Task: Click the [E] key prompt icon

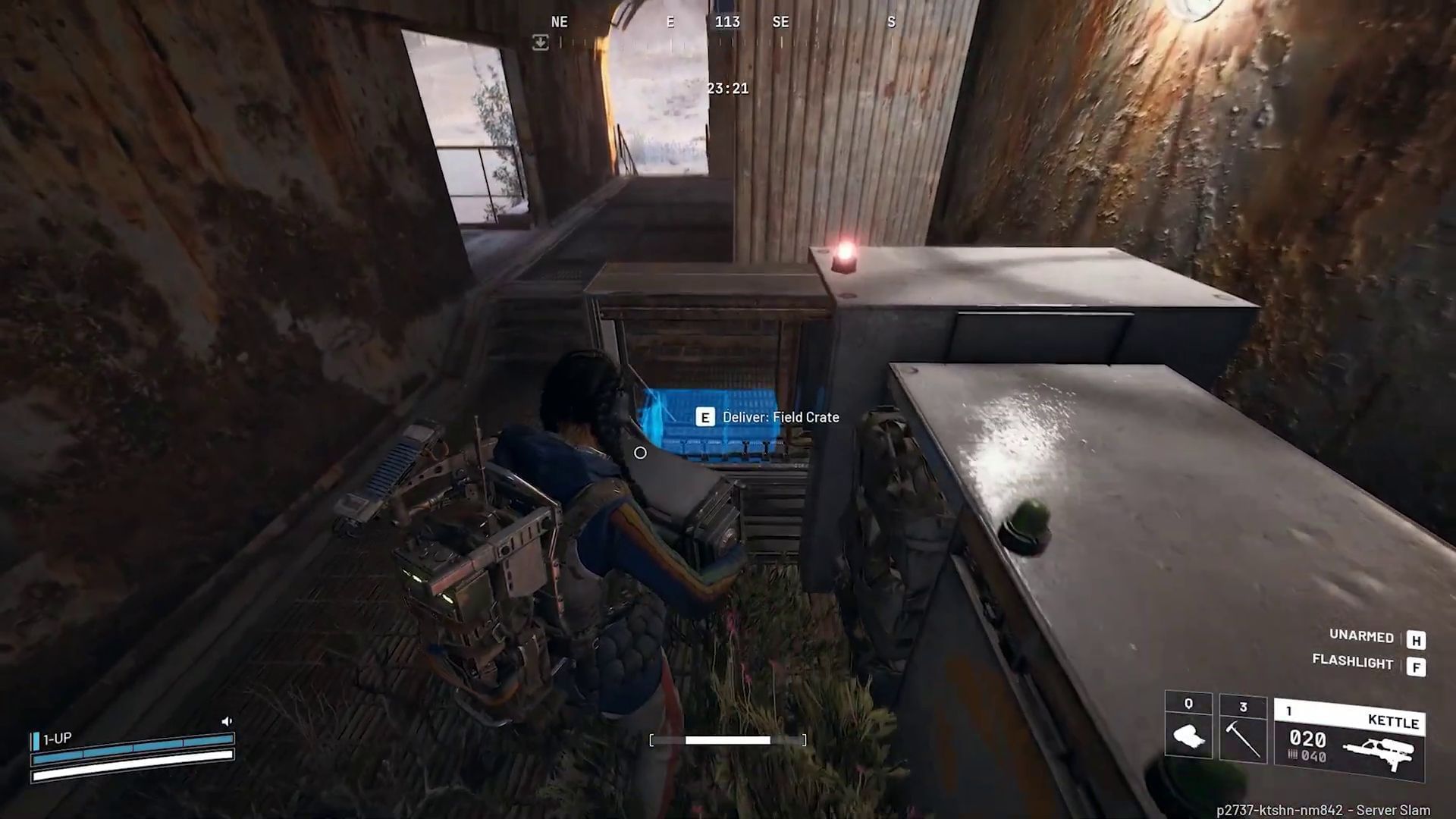Action: click(x=705, y=417)
